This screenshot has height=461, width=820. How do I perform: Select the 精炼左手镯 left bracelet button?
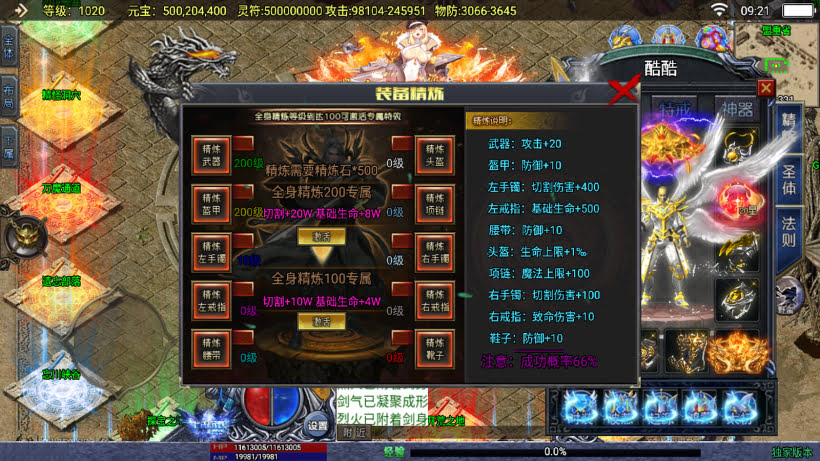coord(211,251)
